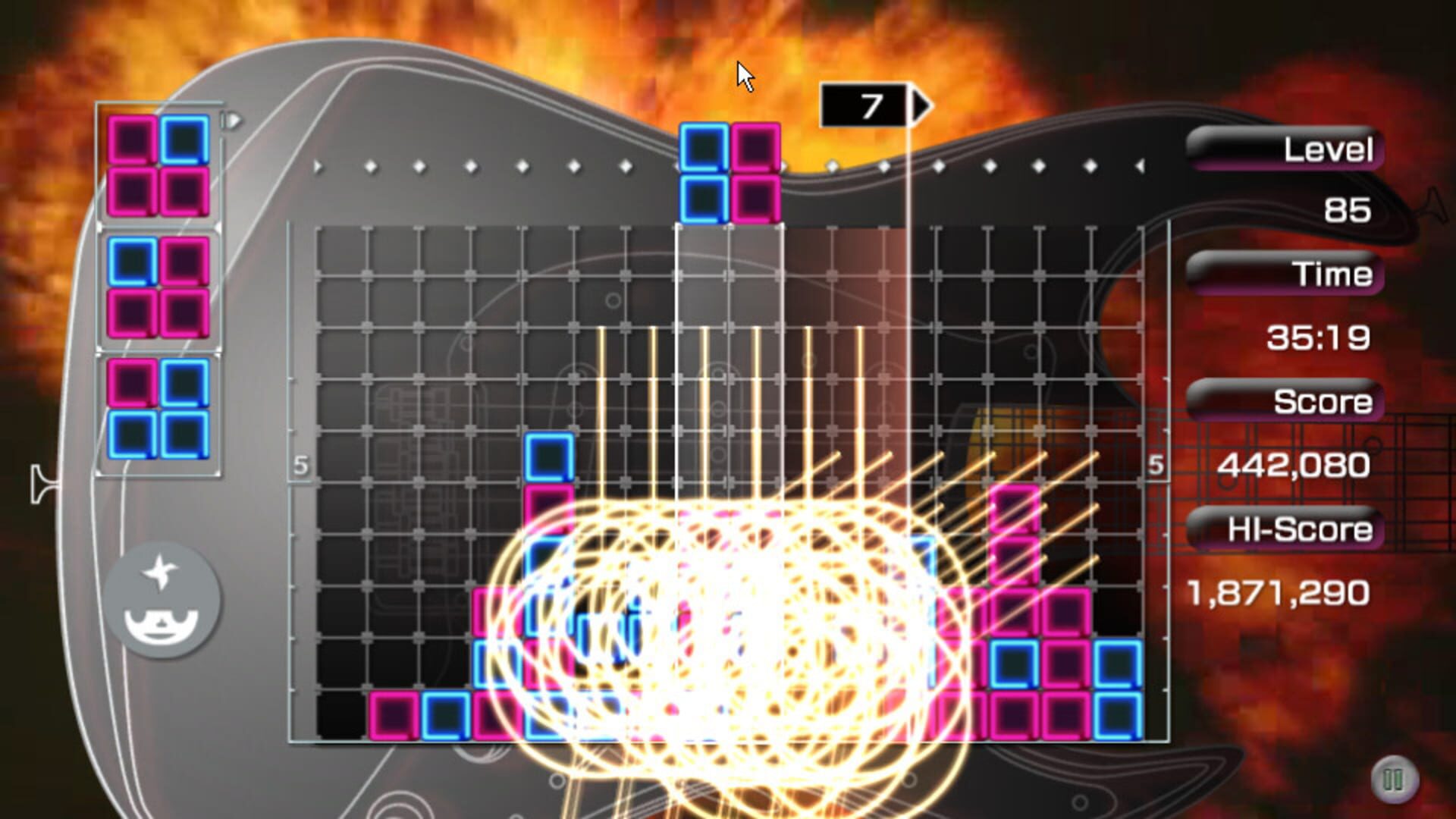Toggle the topmost next-block preview in the queue
Screen dimensions: 1456x819
[158, 165]
